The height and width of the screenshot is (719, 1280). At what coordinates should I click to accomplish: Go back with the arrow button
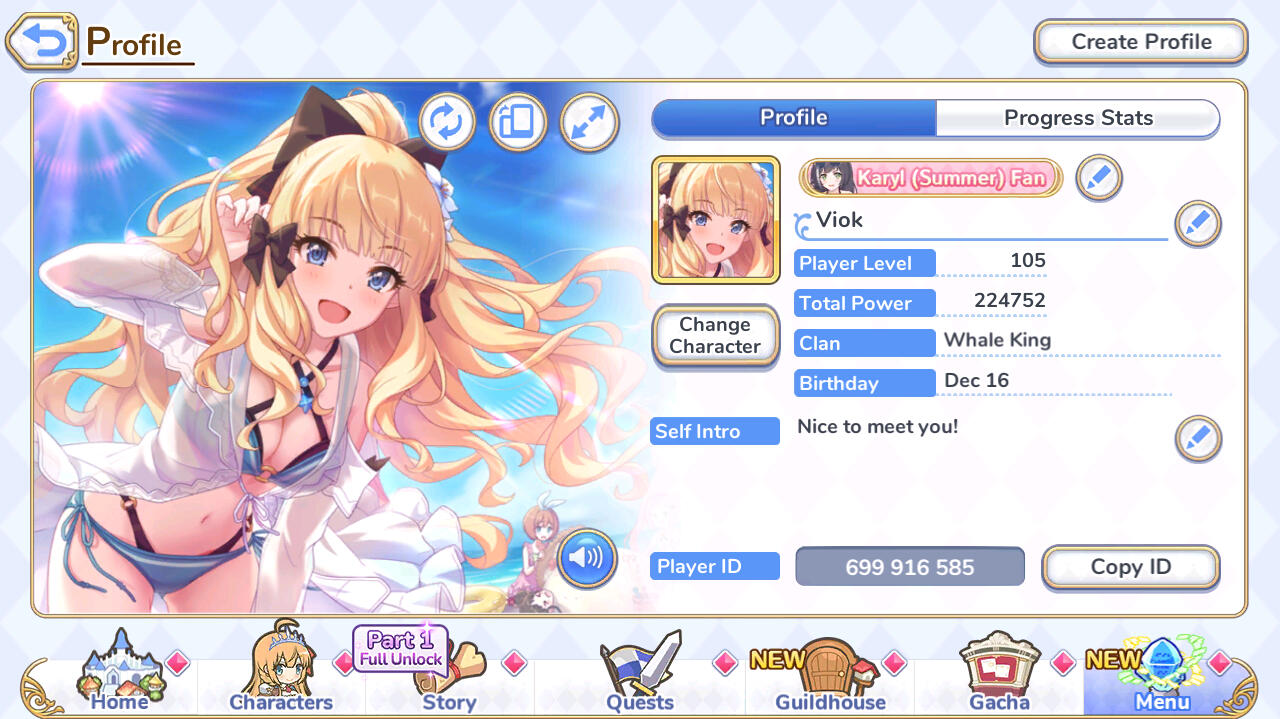(x=42, y=42)
